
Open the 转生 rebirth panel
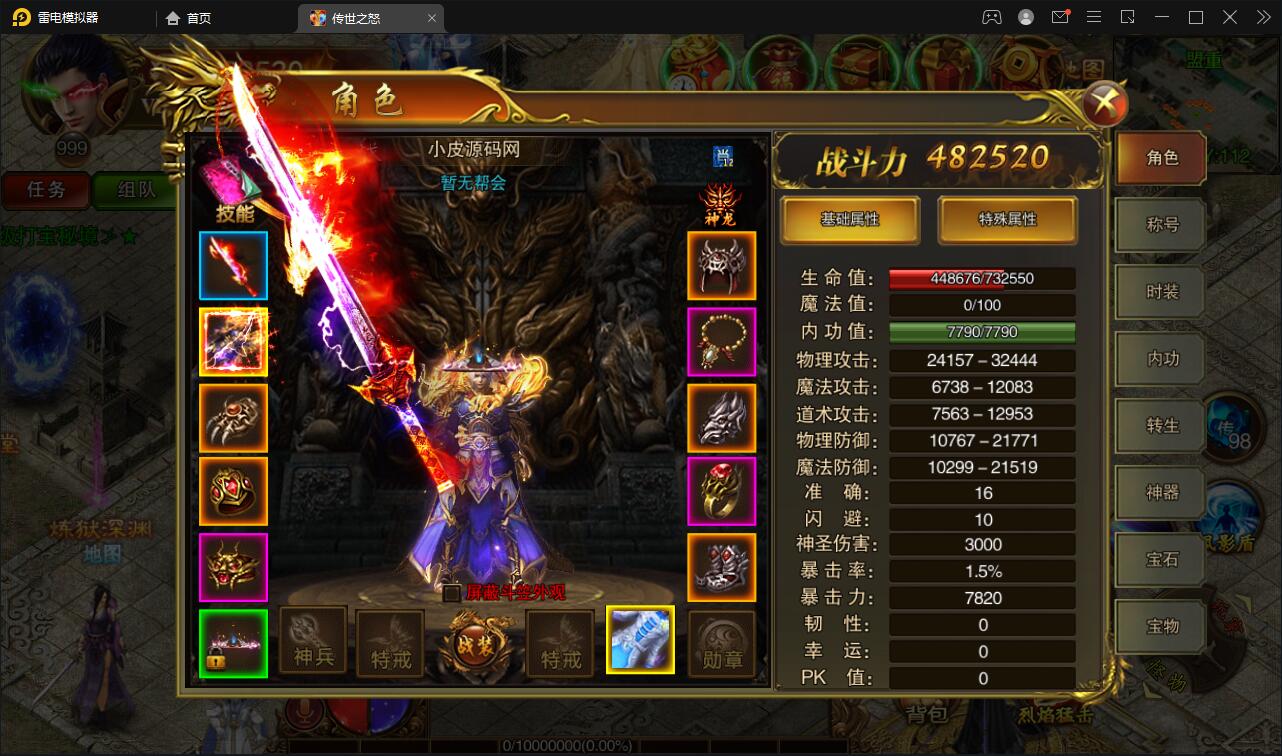[x=1159, y=425]
